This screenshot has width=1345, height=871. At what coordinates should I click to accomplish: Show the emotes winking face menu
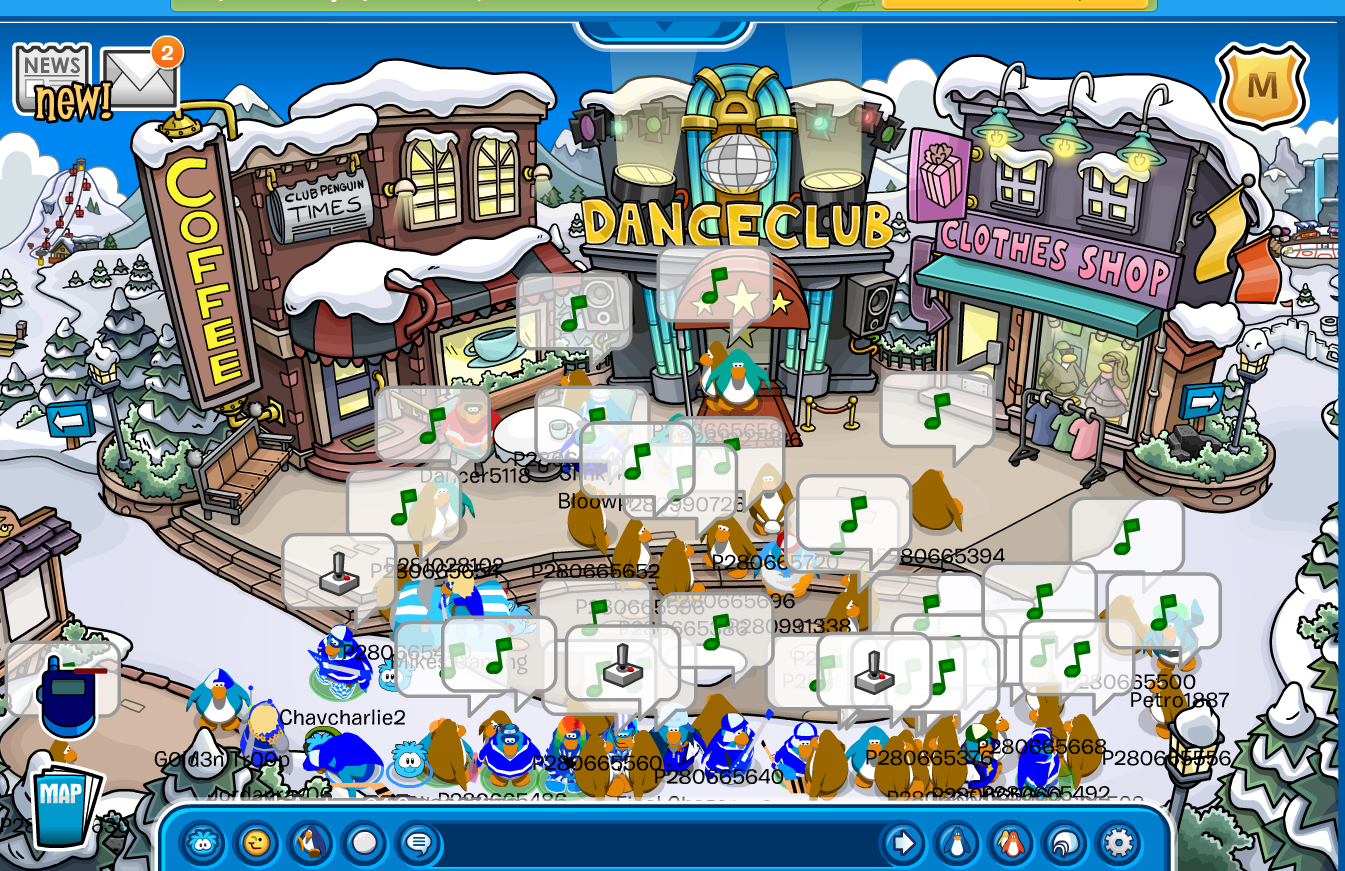coord(257,843)
